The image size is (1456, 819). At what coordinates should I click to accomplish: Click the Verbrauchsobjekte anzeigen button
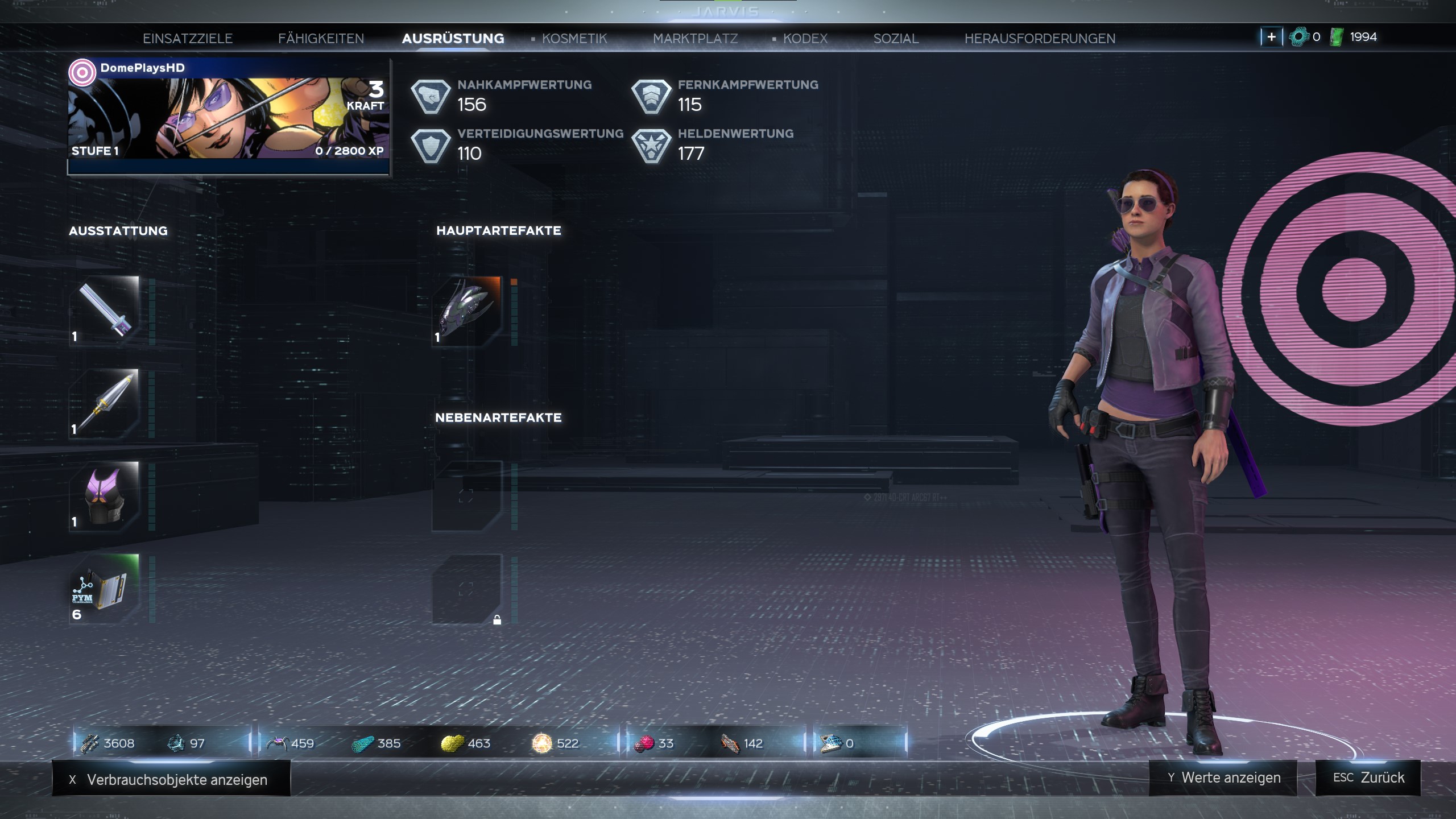[171, 779]
